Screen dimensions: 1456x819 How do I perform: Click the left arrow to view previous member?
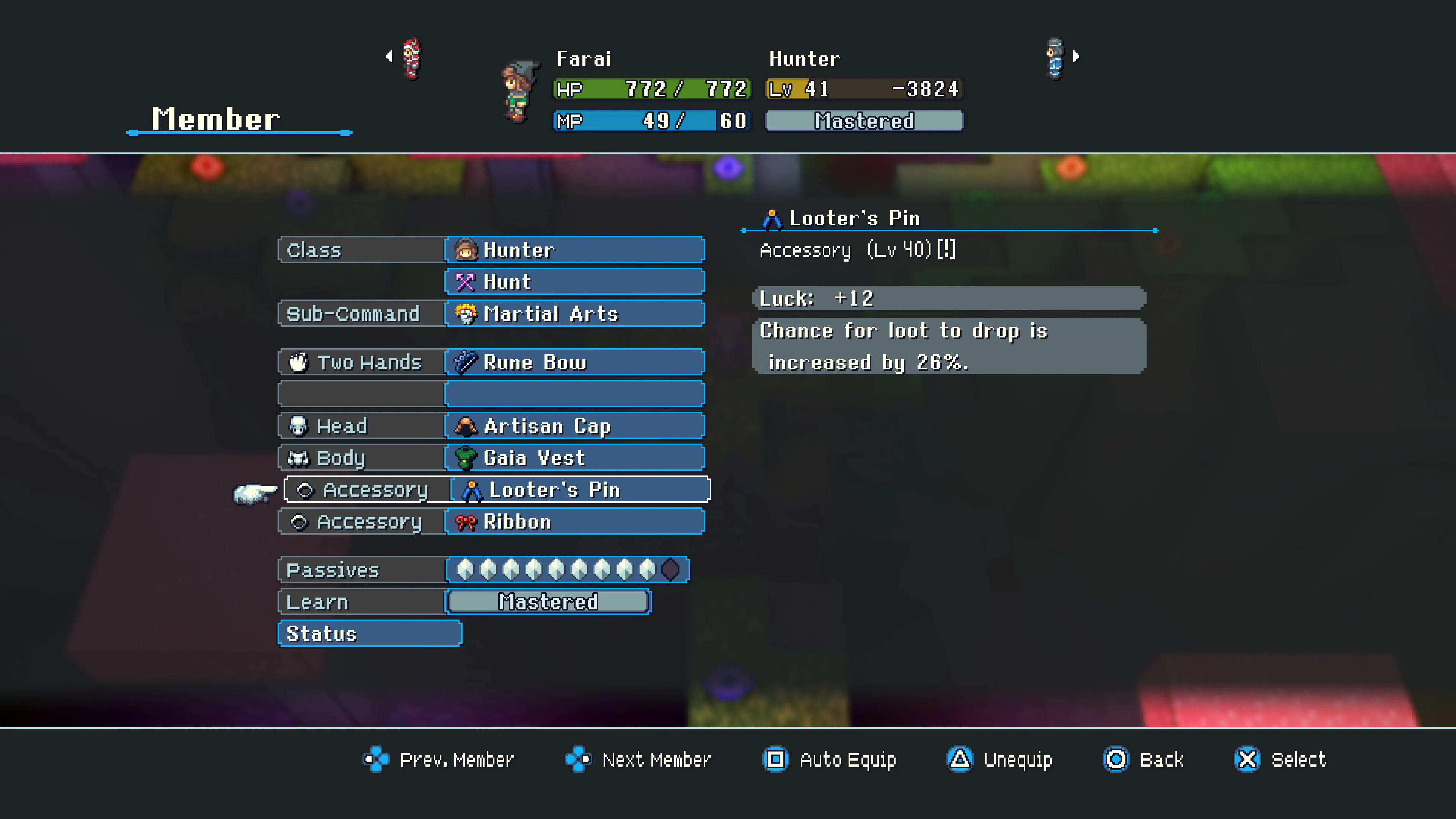[x=389, y=56]
